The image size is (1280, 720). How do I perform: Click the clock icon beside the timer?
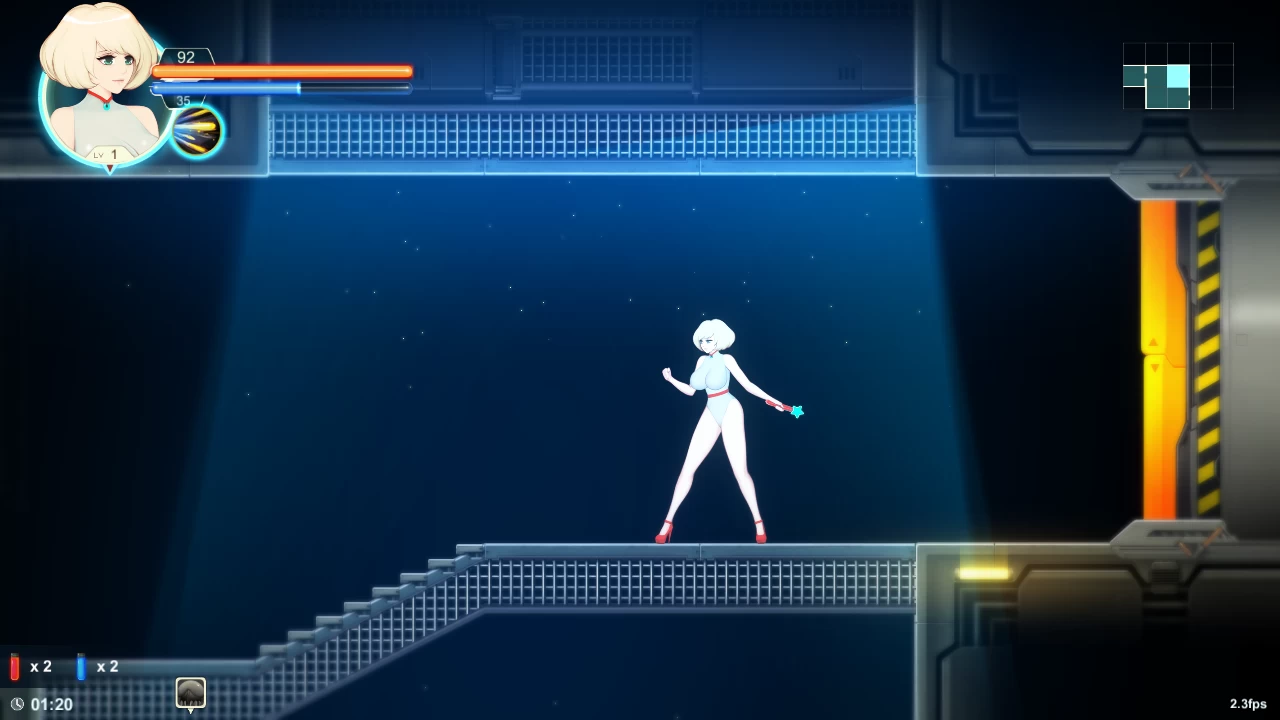pyautogui.click(x=16, y=704)
